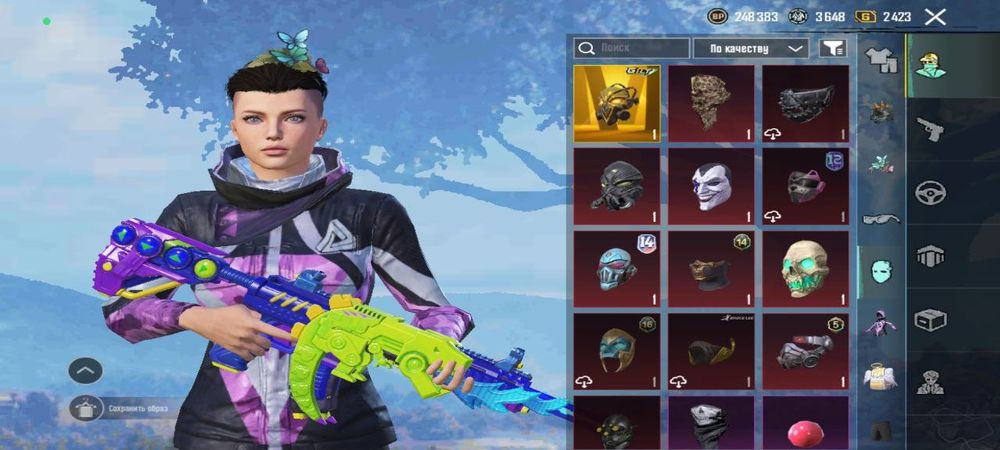
Task: Switch to the purple hooded suit subcategory
Action: 881,323
